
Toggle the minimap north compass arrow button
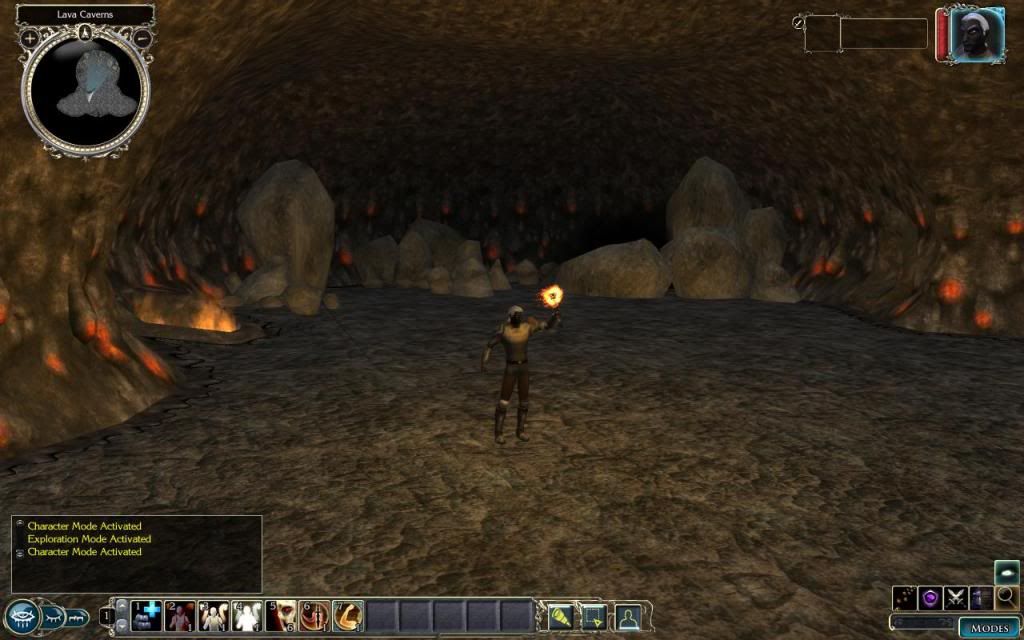click(x=86, y=32)
